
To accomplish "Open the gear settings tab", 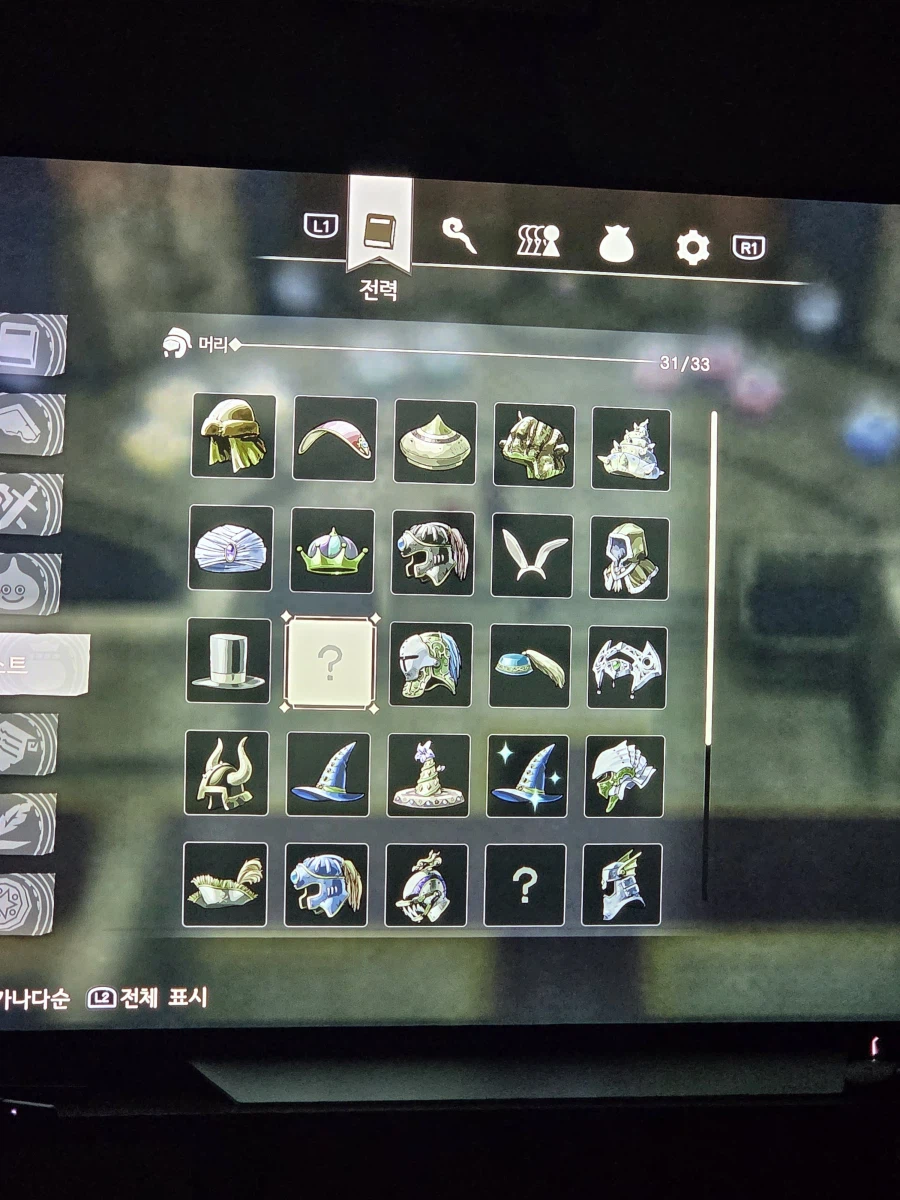I will tap(692, 246).
